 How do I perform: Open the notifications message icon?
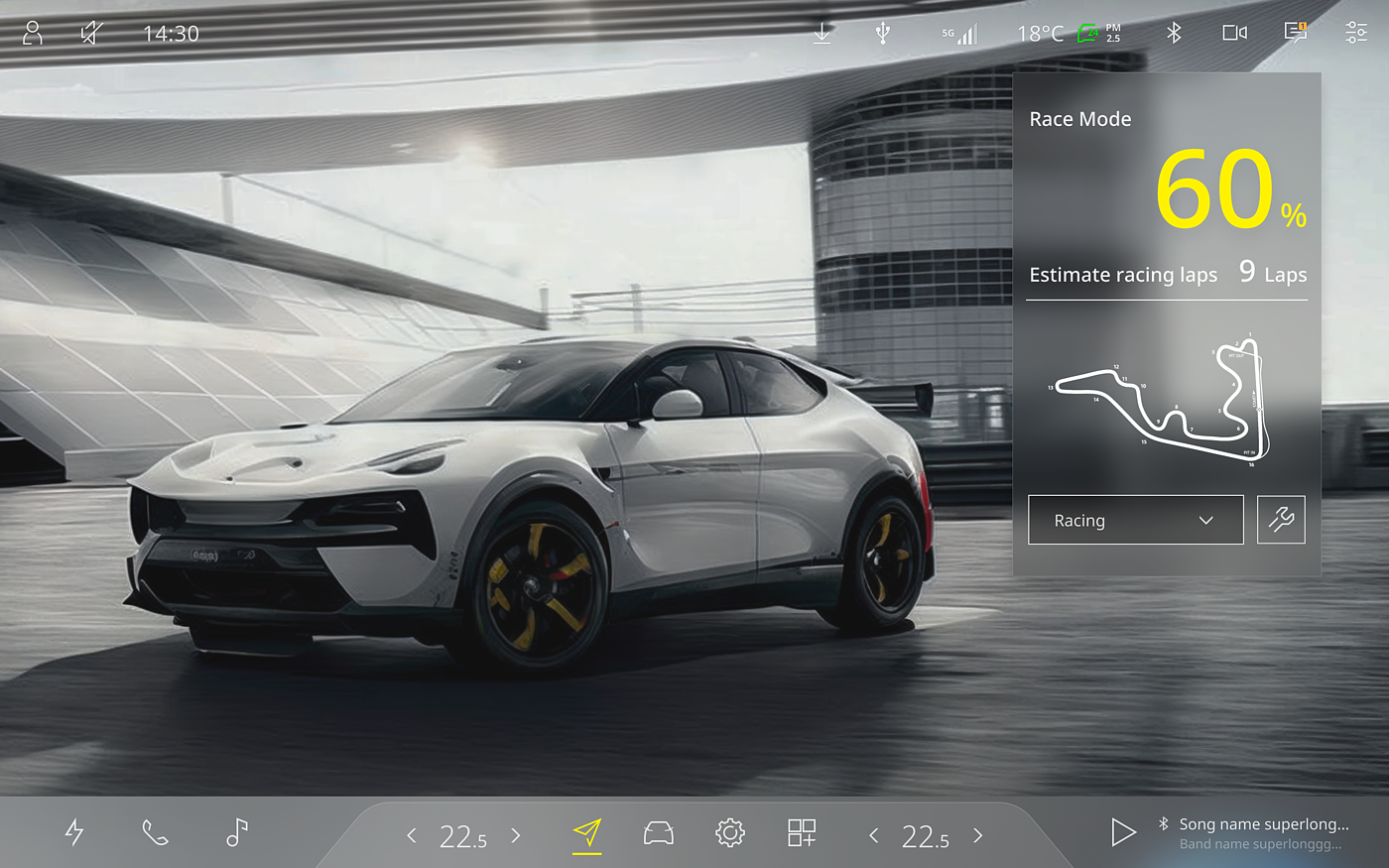pyautogui.click(x=1296, y=34)
